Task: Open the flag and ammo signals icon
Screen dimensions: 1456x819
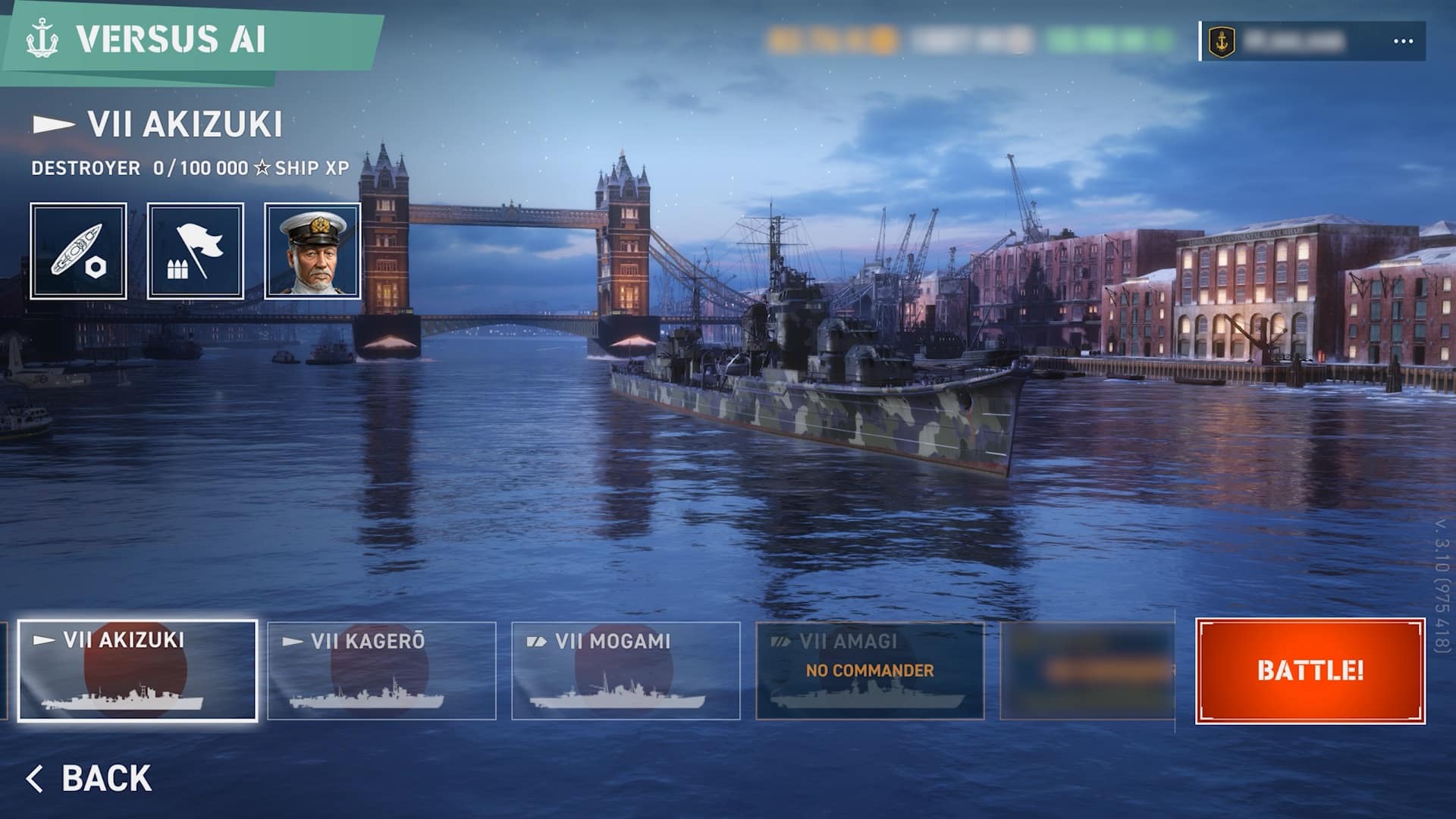Action: pyautogui.click(x=196, y=251)
